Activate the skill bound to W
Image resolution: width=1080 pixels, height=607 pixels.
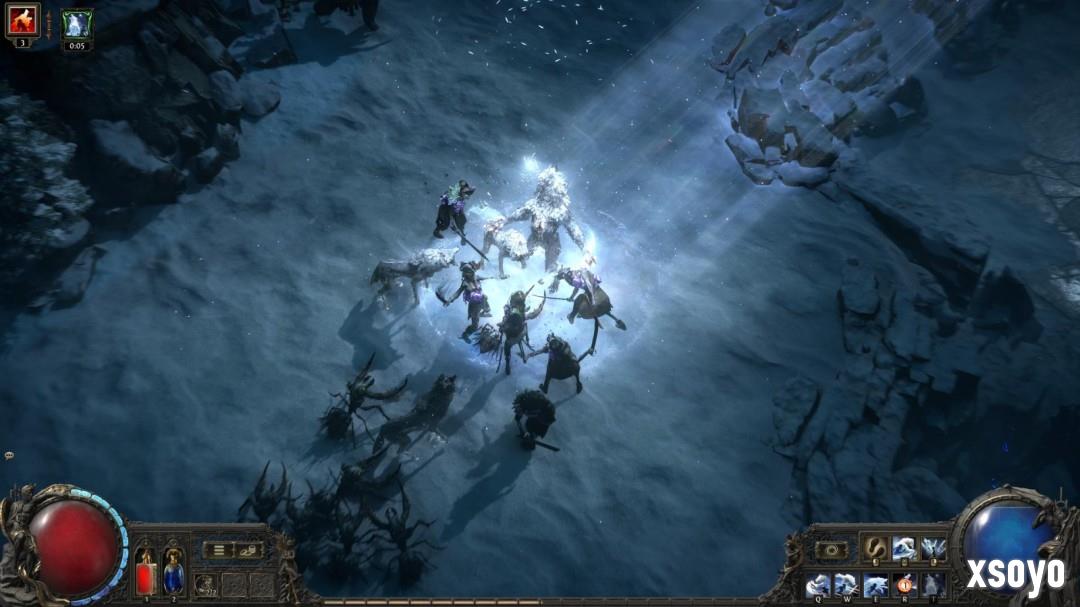tap(846, 584)
